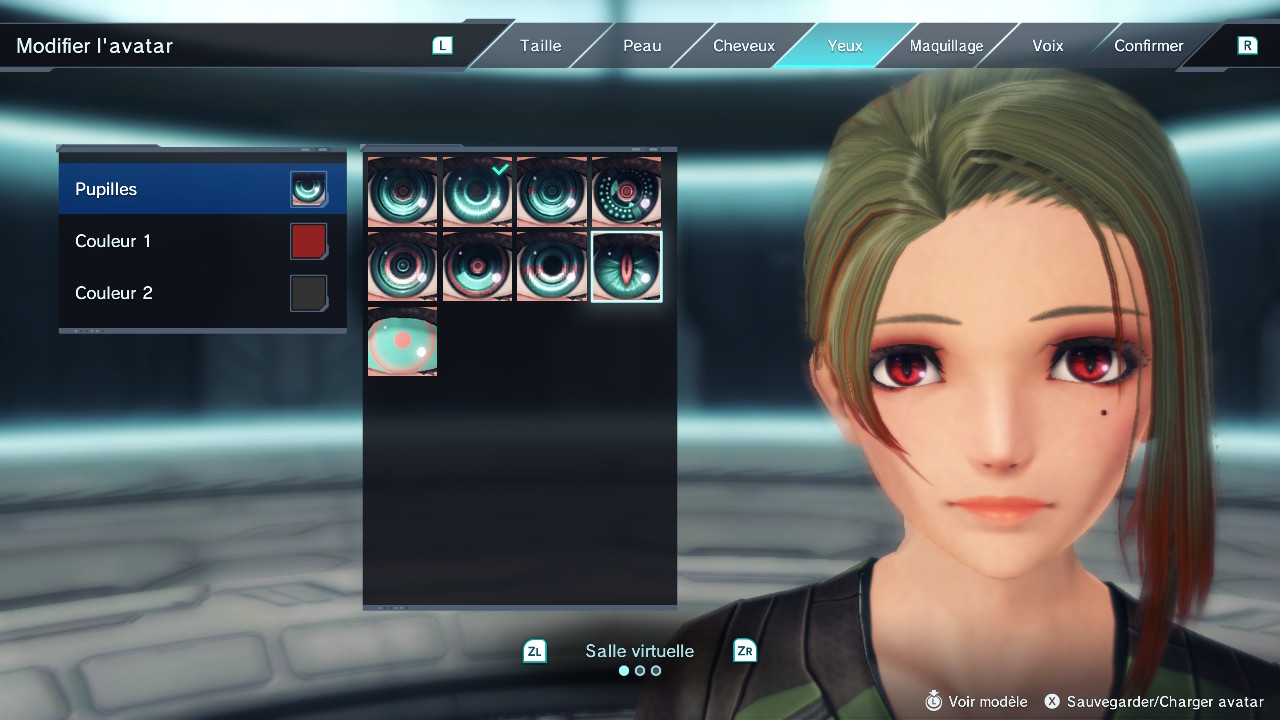Click Confirmer to finish editing

(1148, 45)
